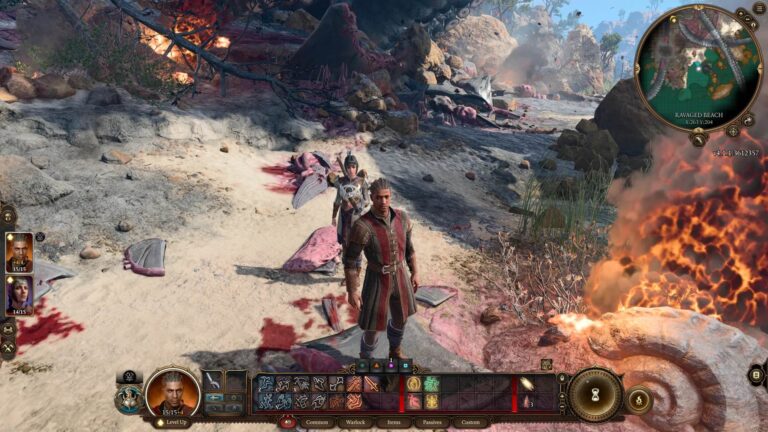768x432 pixels.
Task: Click the flame button beside the hourglass
Action: [x=638, y=399]
